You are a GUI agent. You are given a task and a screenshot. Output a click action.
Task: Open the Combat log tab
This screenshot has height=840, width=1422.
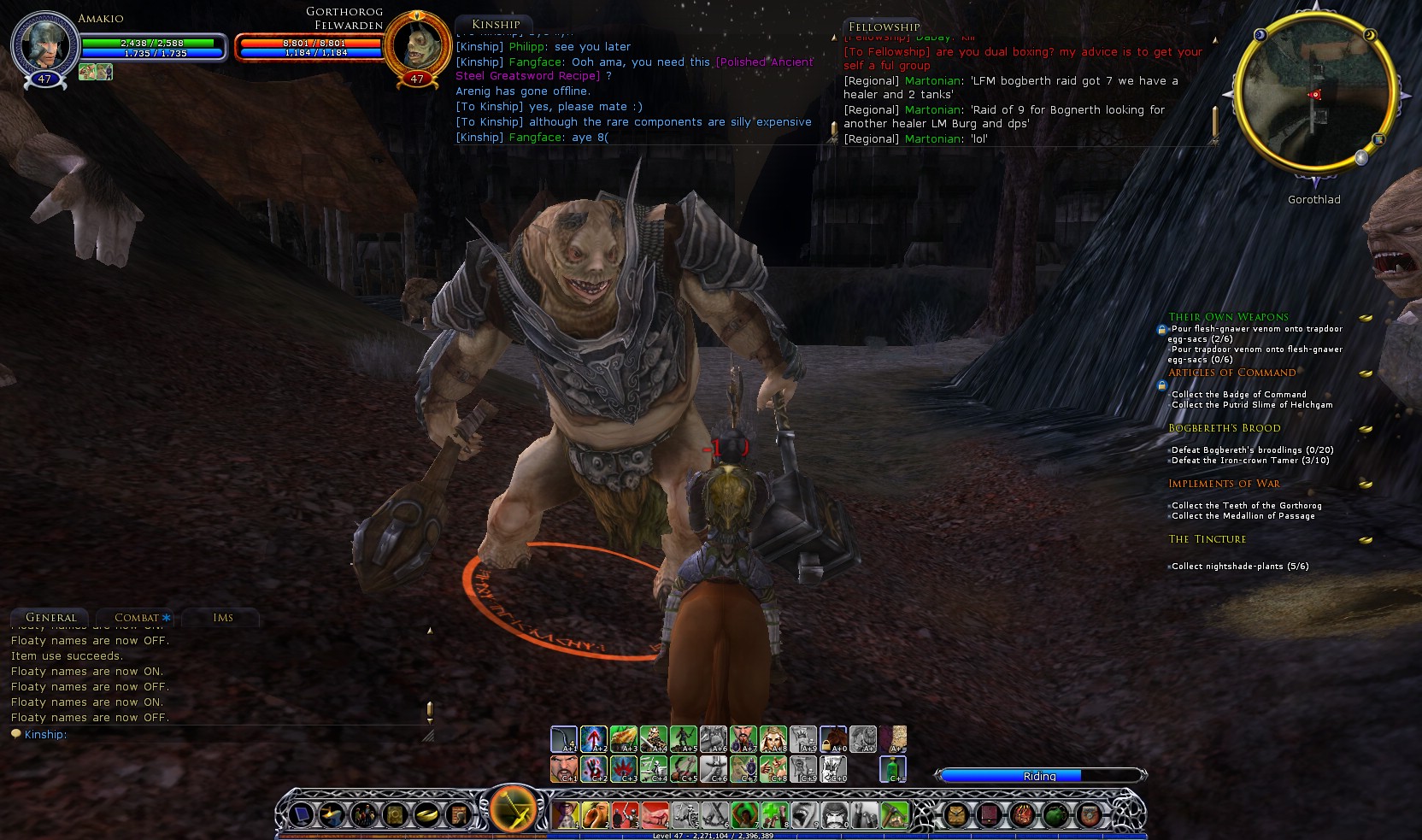(137, 617)
